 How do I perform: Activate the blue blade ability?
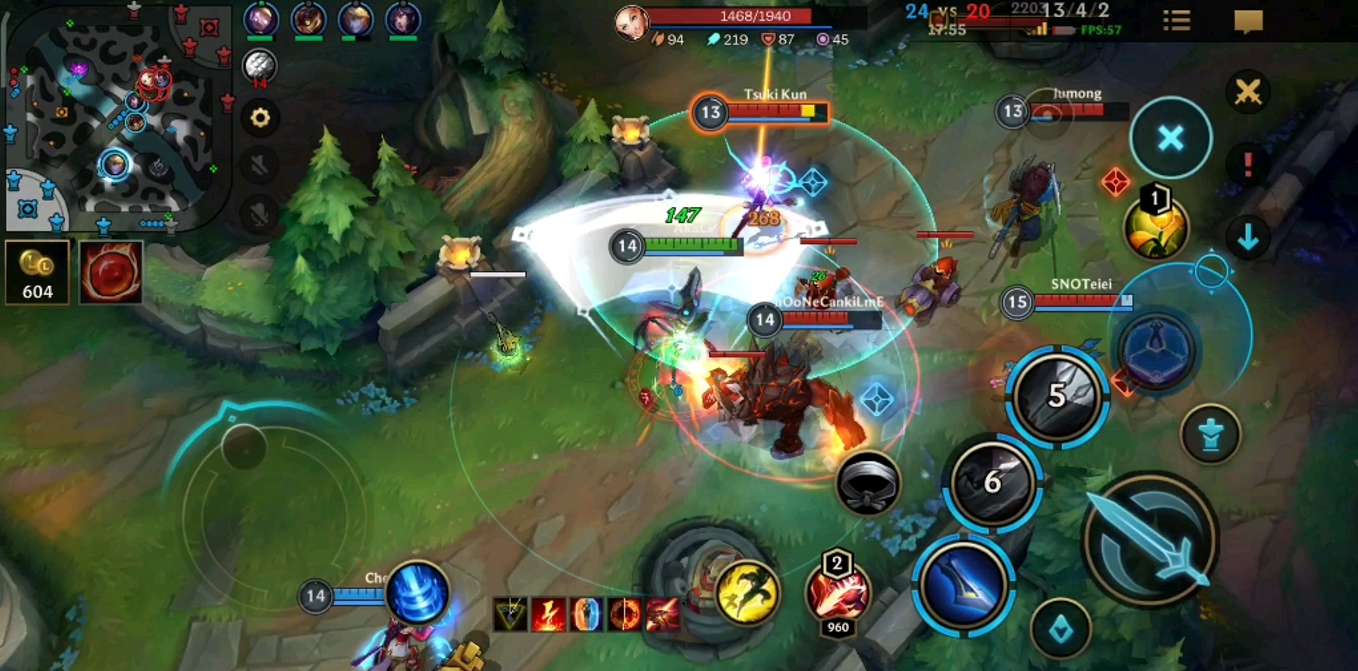pyautogui.click(x=964, y=584)
